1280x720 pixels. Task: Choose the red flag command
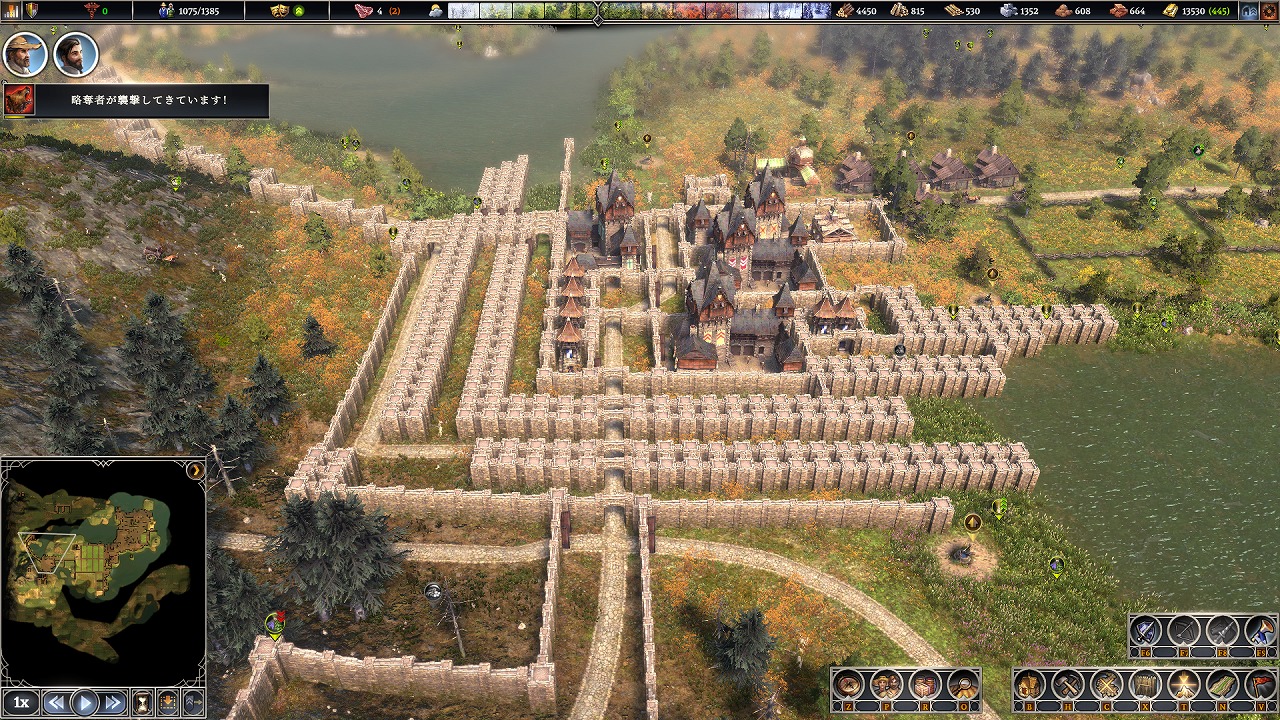coord(1259,686)
